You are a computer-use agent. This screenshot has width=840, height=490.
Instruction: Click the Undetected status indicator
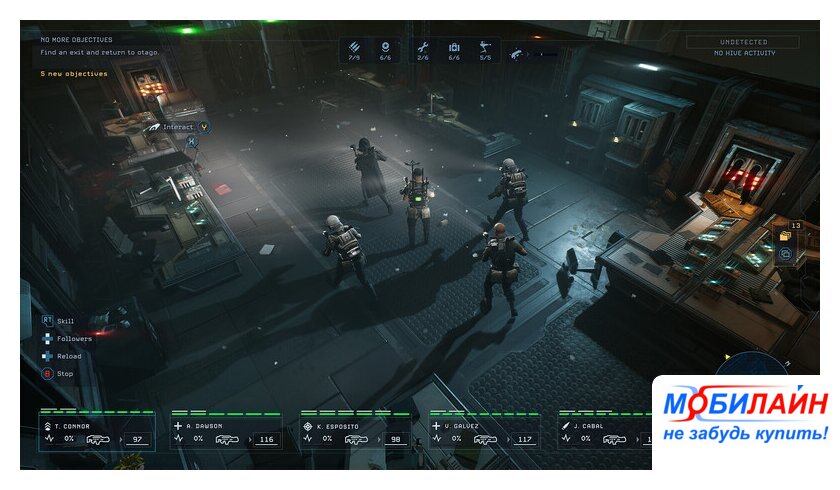point(744,42)
